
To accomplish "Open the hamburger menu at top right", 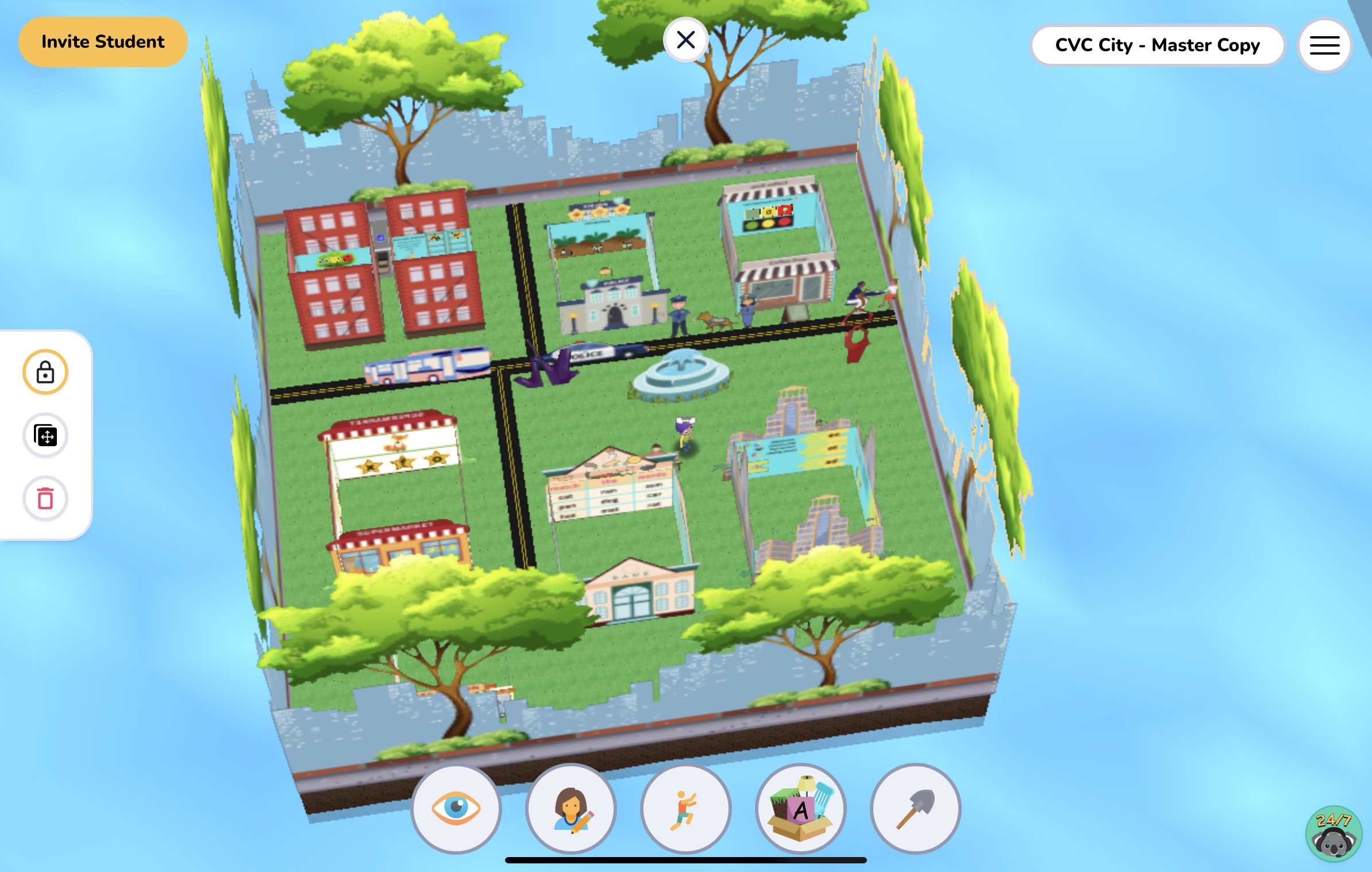I will click(1324, 45).
